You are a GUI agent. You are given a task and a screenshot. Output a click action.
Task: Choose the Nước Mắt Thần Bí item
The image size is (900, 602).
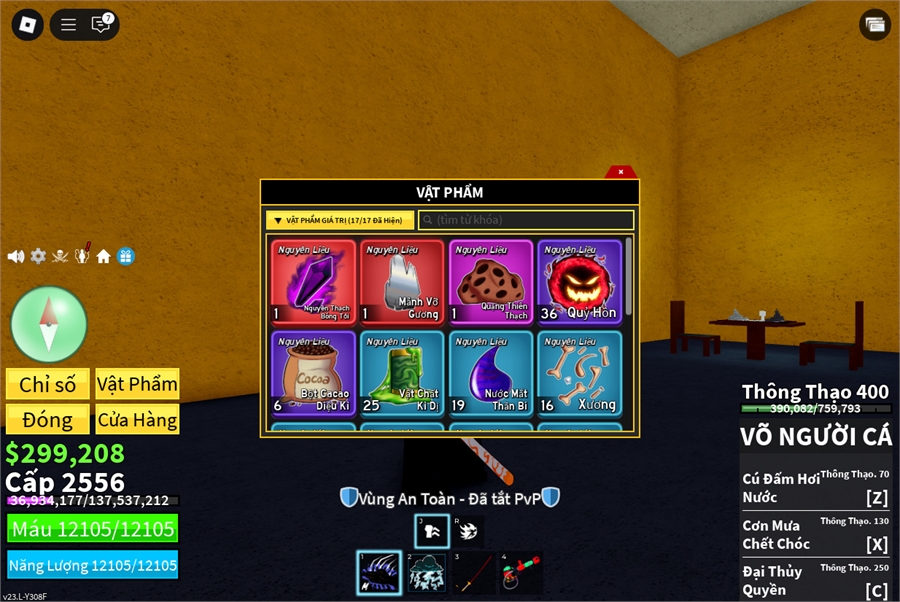491,373
